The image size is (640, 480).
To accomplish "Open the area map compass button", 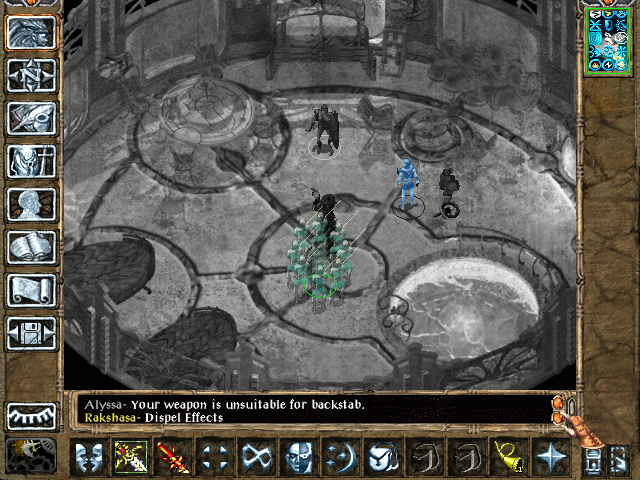I will tap(31, 75).
